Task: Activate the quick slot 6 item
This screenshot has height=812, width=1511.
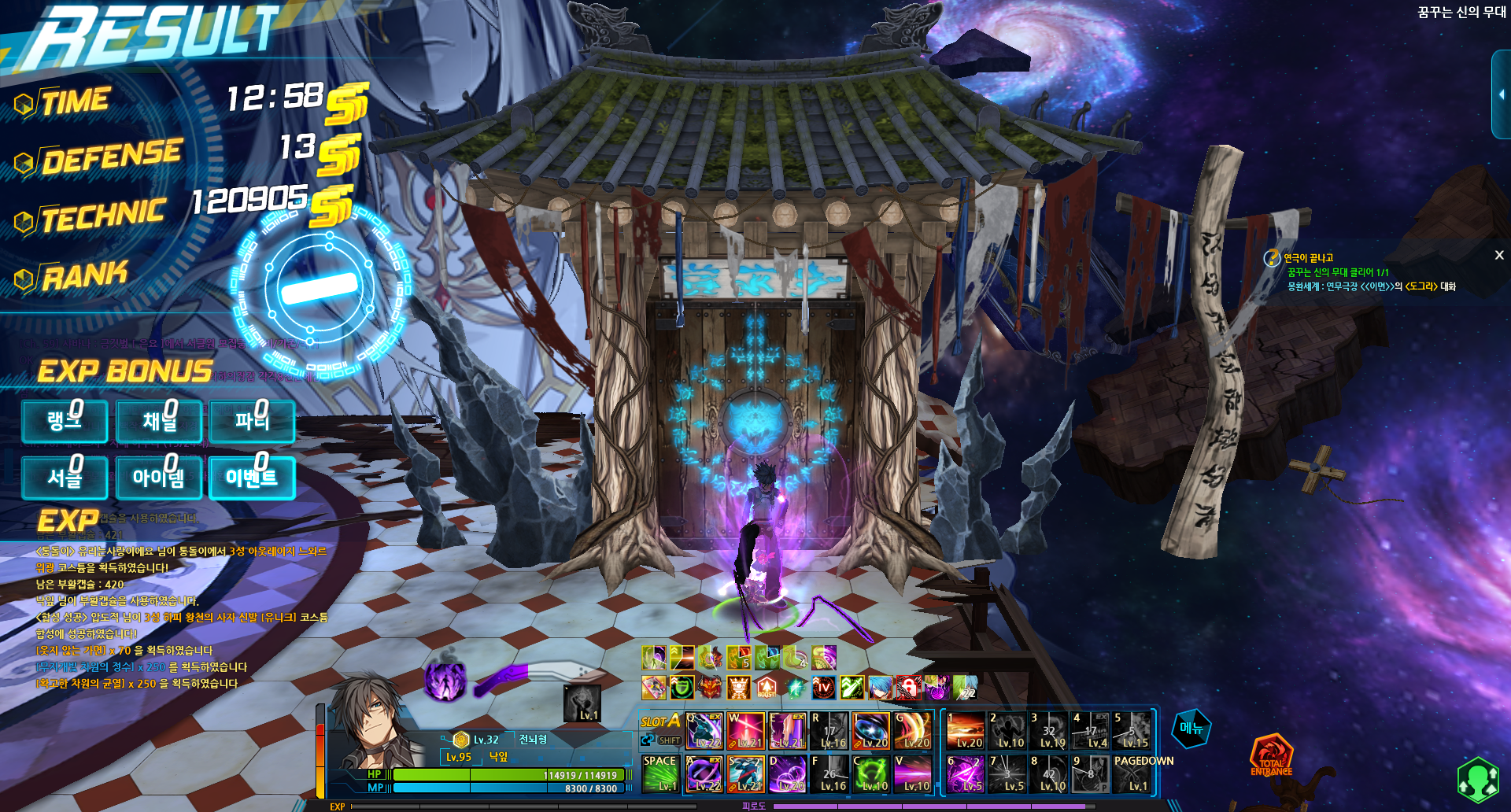Action: tap(966, 773)
